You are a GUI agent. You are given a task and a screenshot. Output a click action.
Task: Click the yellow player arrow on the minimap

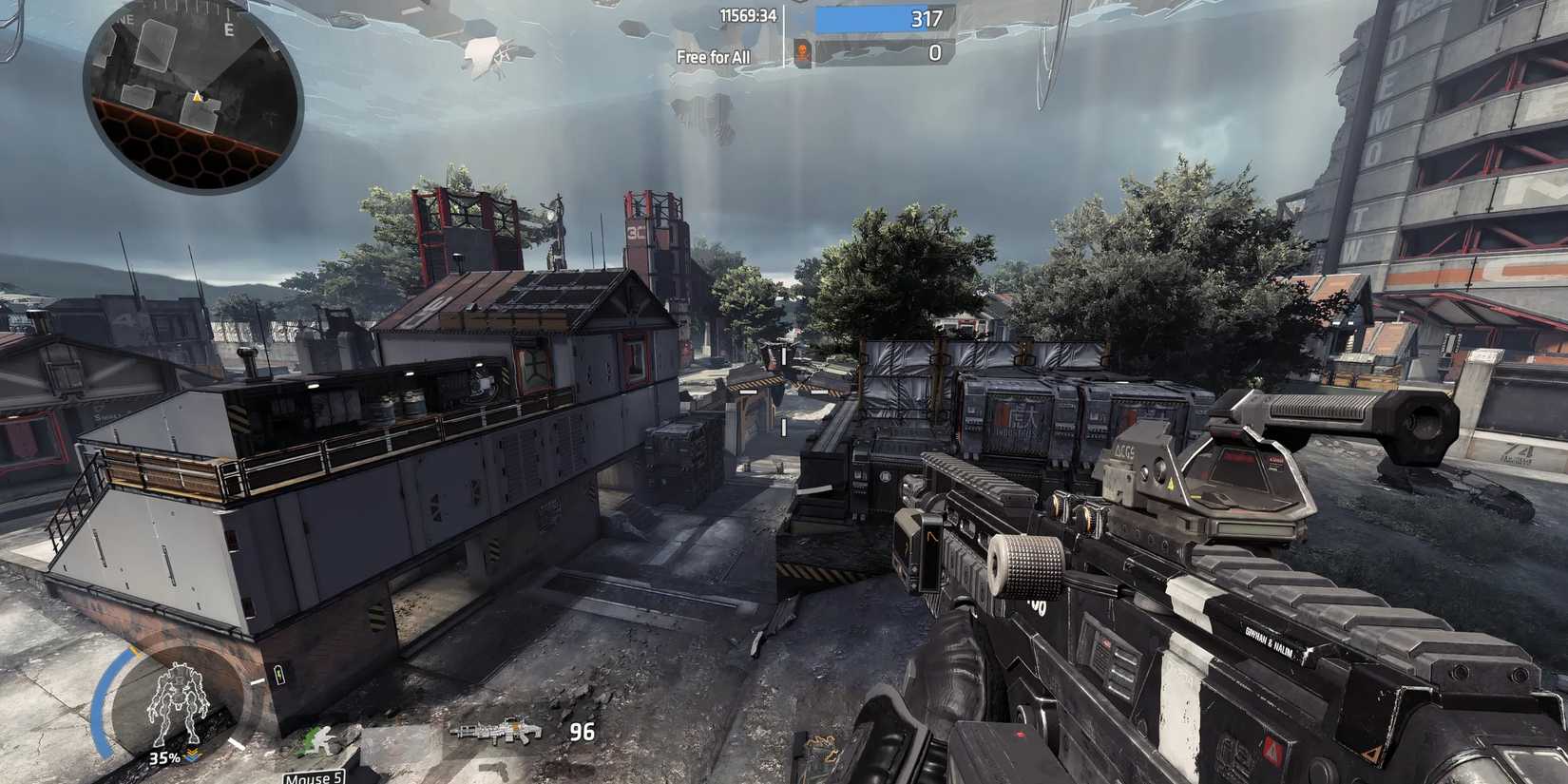[197, 97]
